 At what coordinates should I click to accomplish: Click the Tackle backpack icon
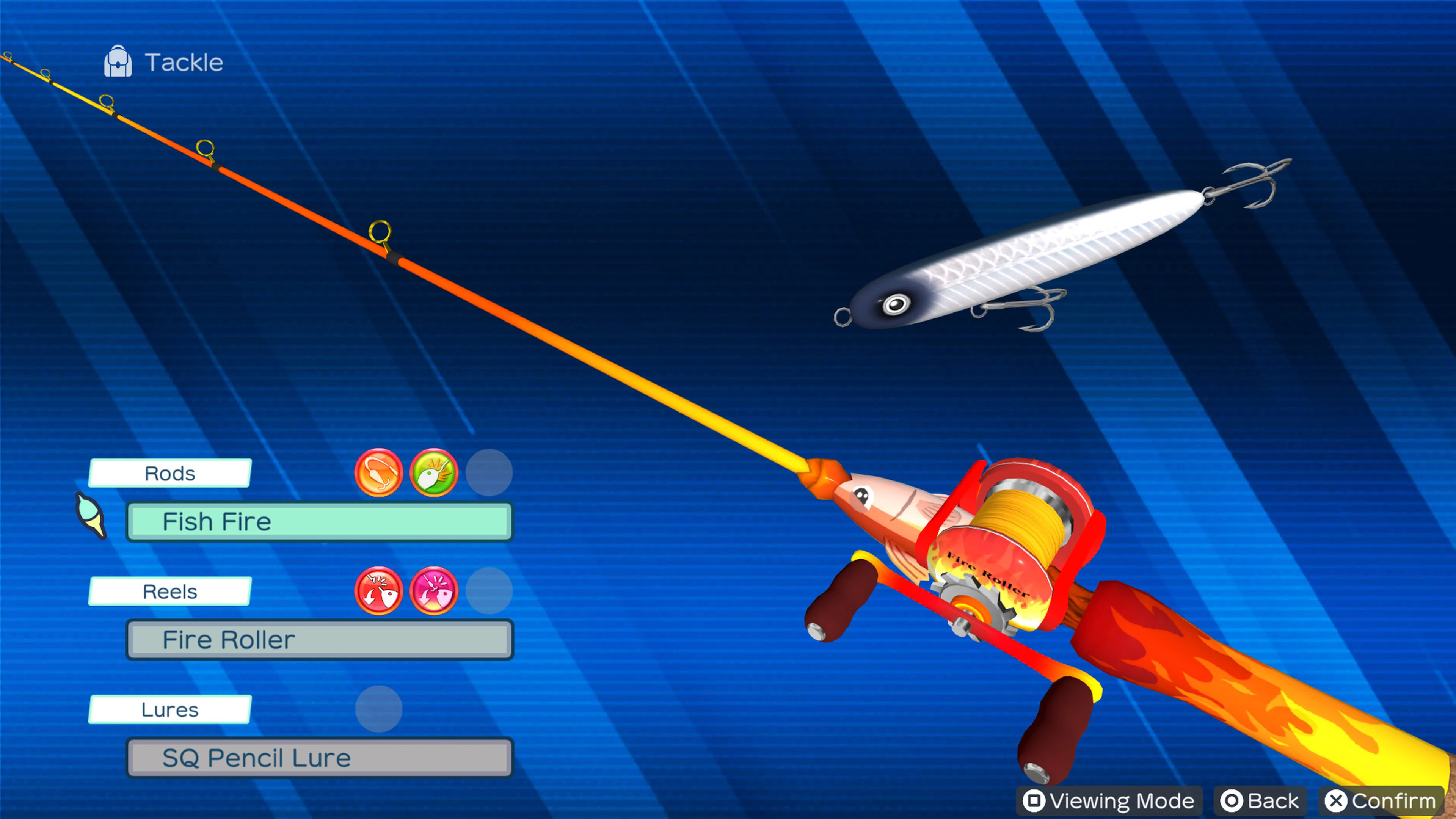(118, 61)
